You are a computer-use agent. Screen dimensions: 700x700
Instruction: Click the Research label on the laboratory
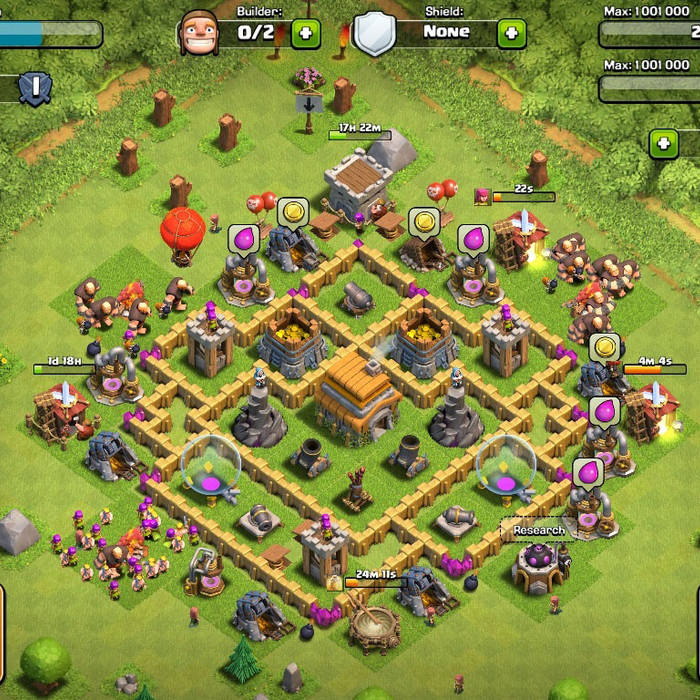coord(539,530)
